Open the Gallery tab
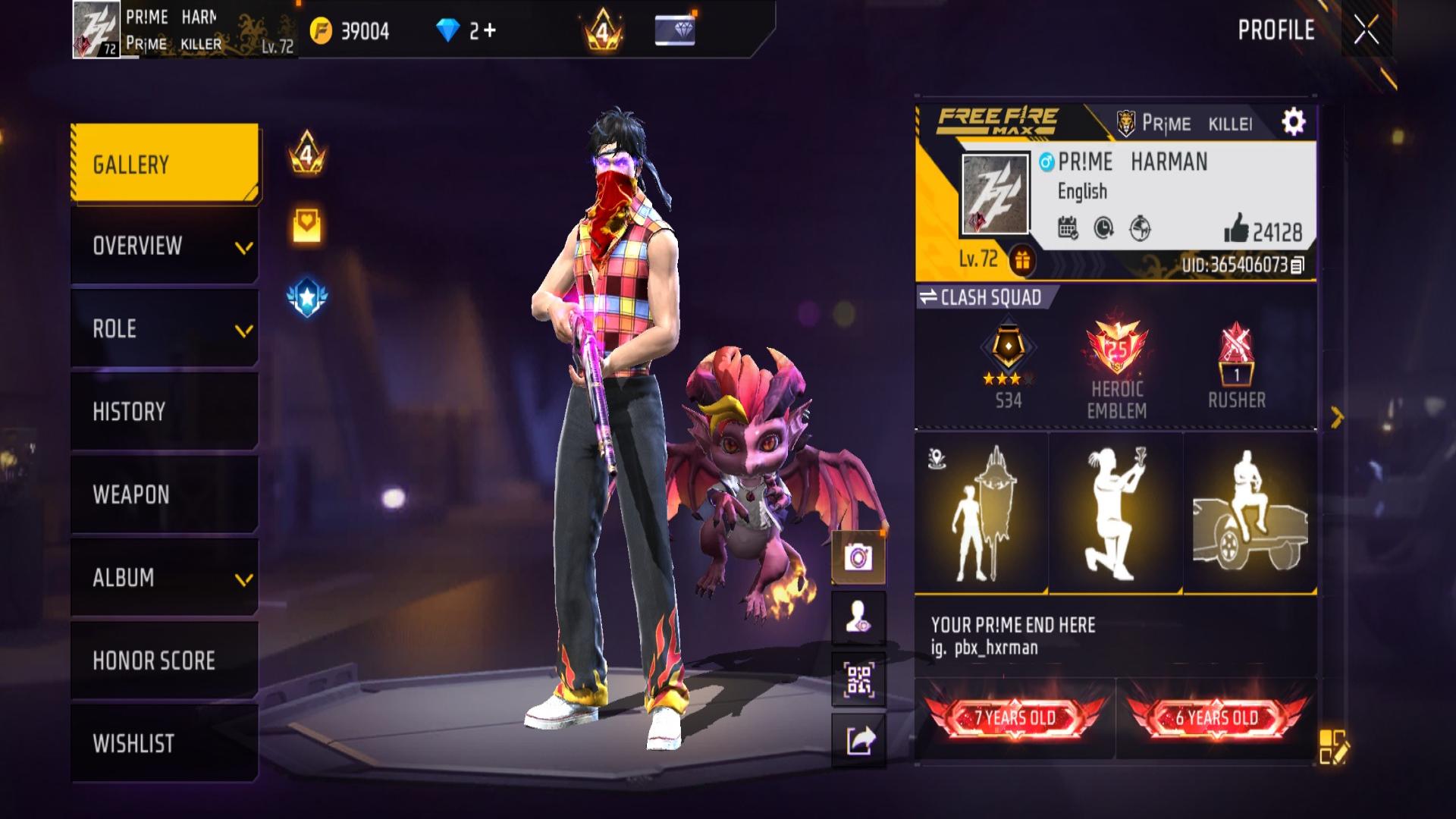Image resolution: width=1456 pixels, height=819 pixels. [165, 165]
